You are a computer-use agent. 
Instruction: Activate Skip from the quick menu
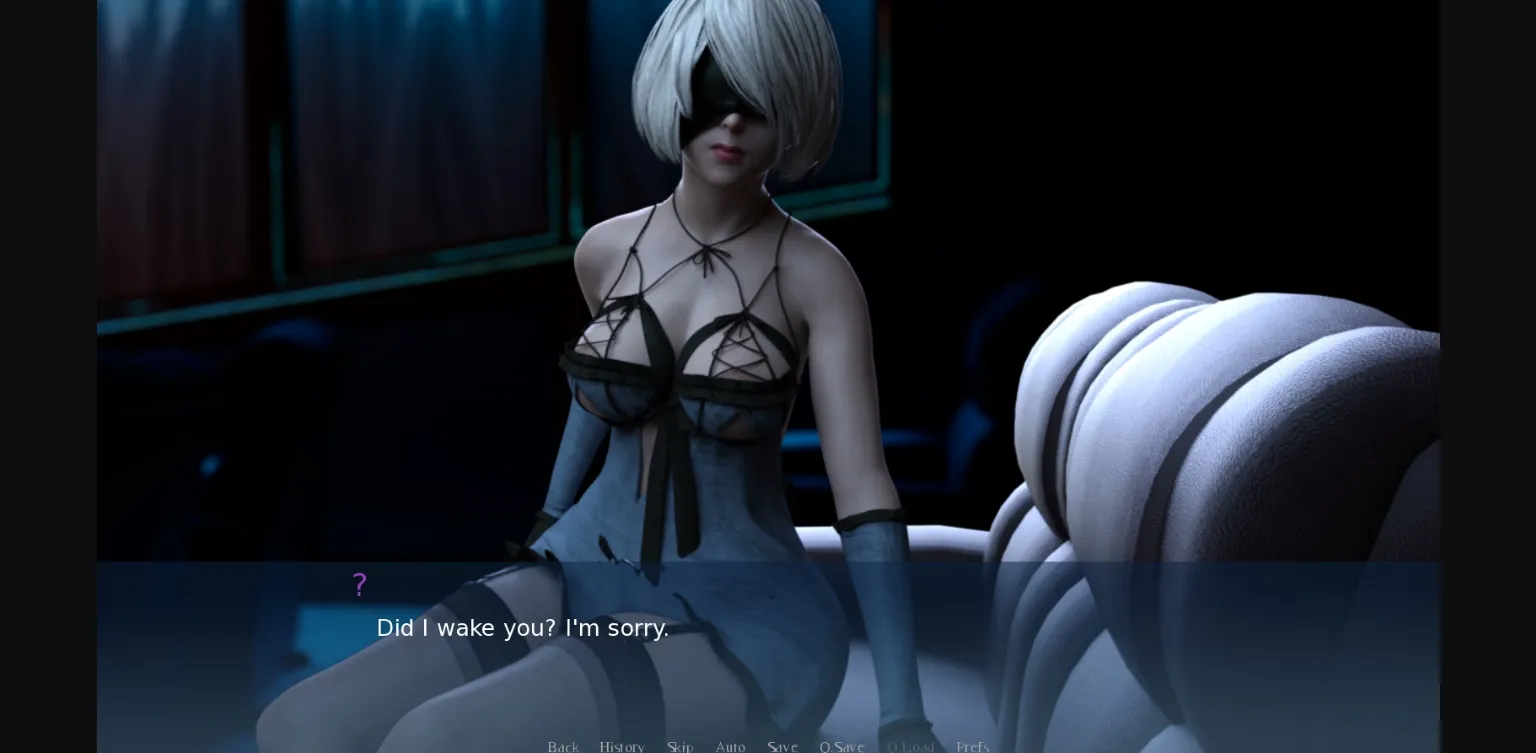point(680,747)
